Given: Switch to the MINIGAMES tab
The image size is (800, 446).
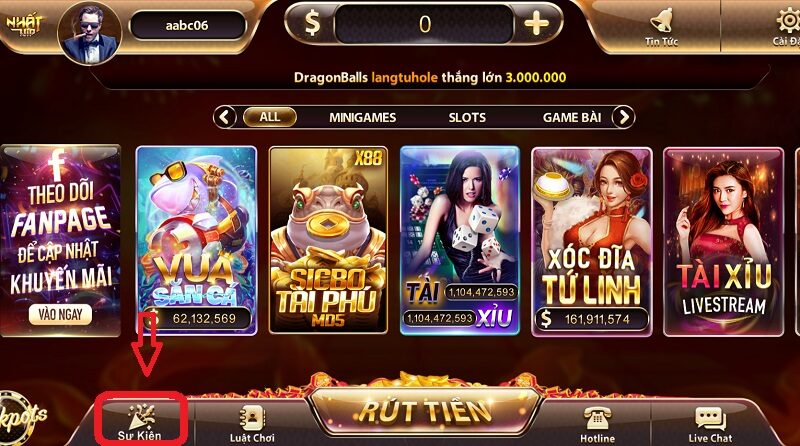Looking at the screenshot, I should click(x=362, y=117).
